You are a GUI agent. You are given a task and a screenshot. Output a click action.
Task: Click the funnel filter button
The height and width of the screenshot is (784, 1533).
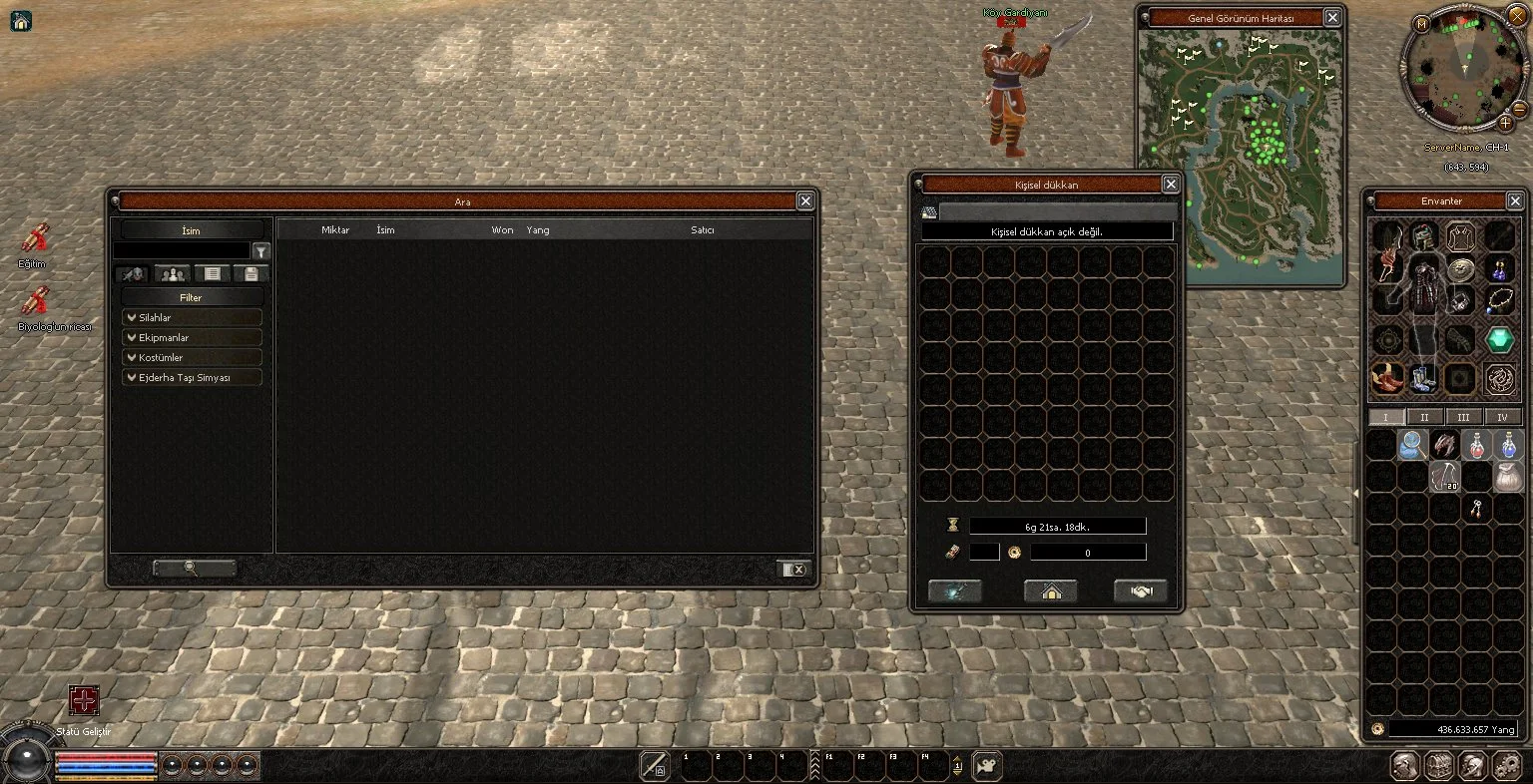(x=260, y=251)
